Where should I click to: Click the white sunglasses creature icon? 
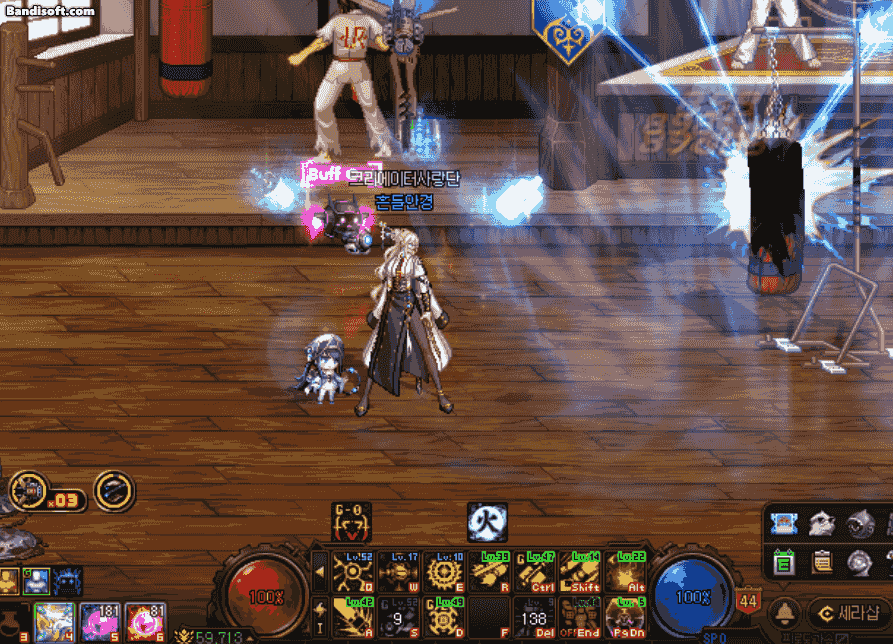tap(822, 523)
